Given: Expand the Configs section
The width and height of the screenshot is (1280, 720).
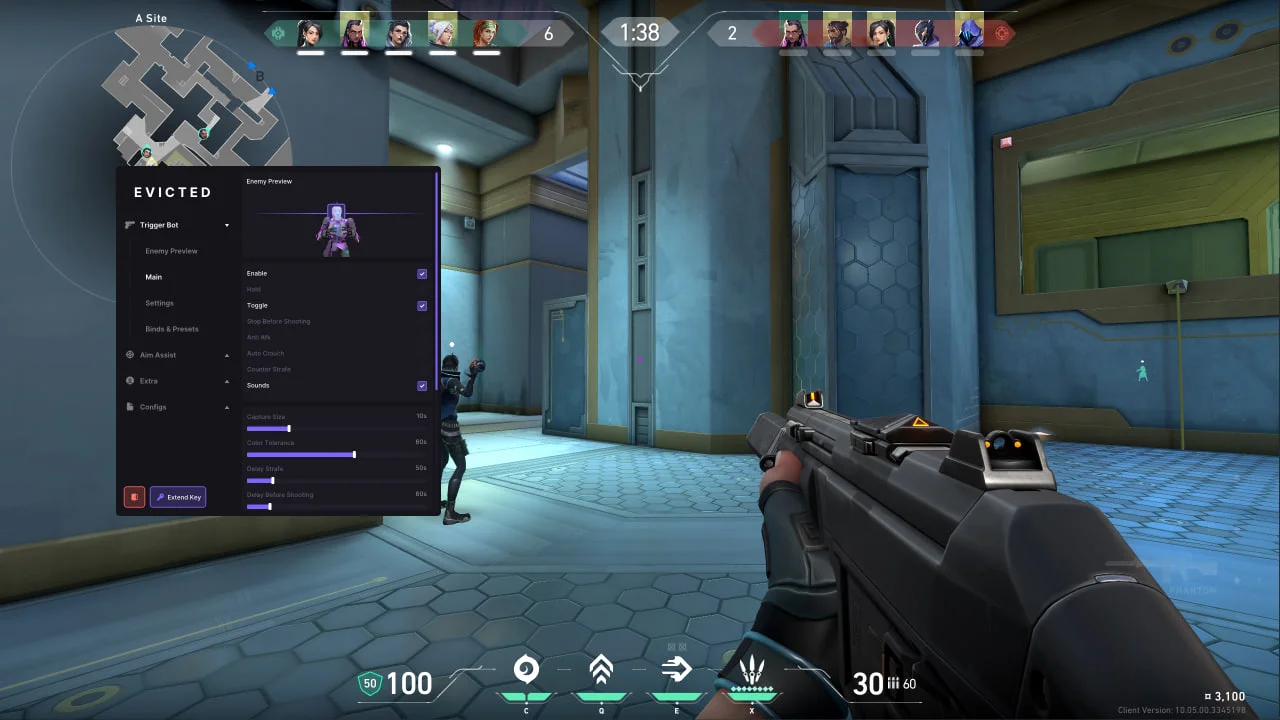Looking at the screenshot, I should (227, 407).
